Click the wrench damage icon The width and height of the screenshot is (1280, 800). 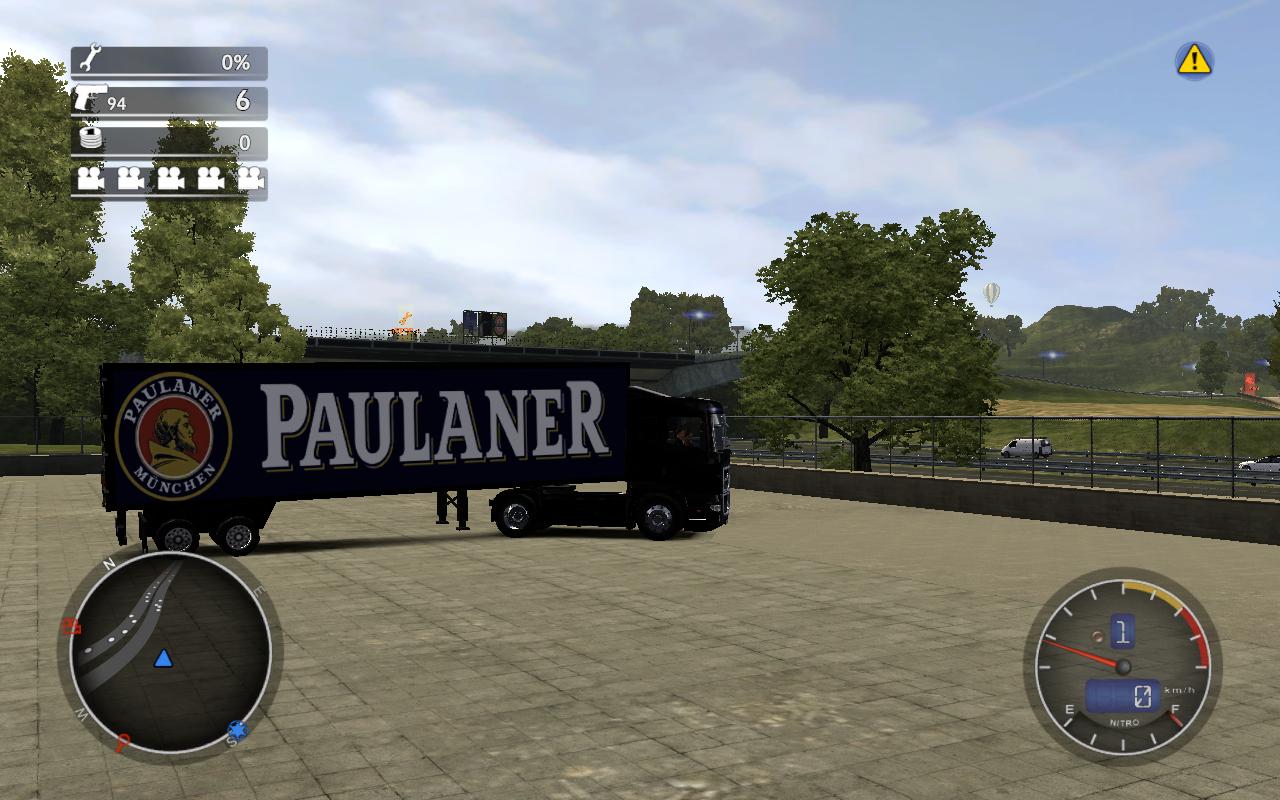[89, 59]
